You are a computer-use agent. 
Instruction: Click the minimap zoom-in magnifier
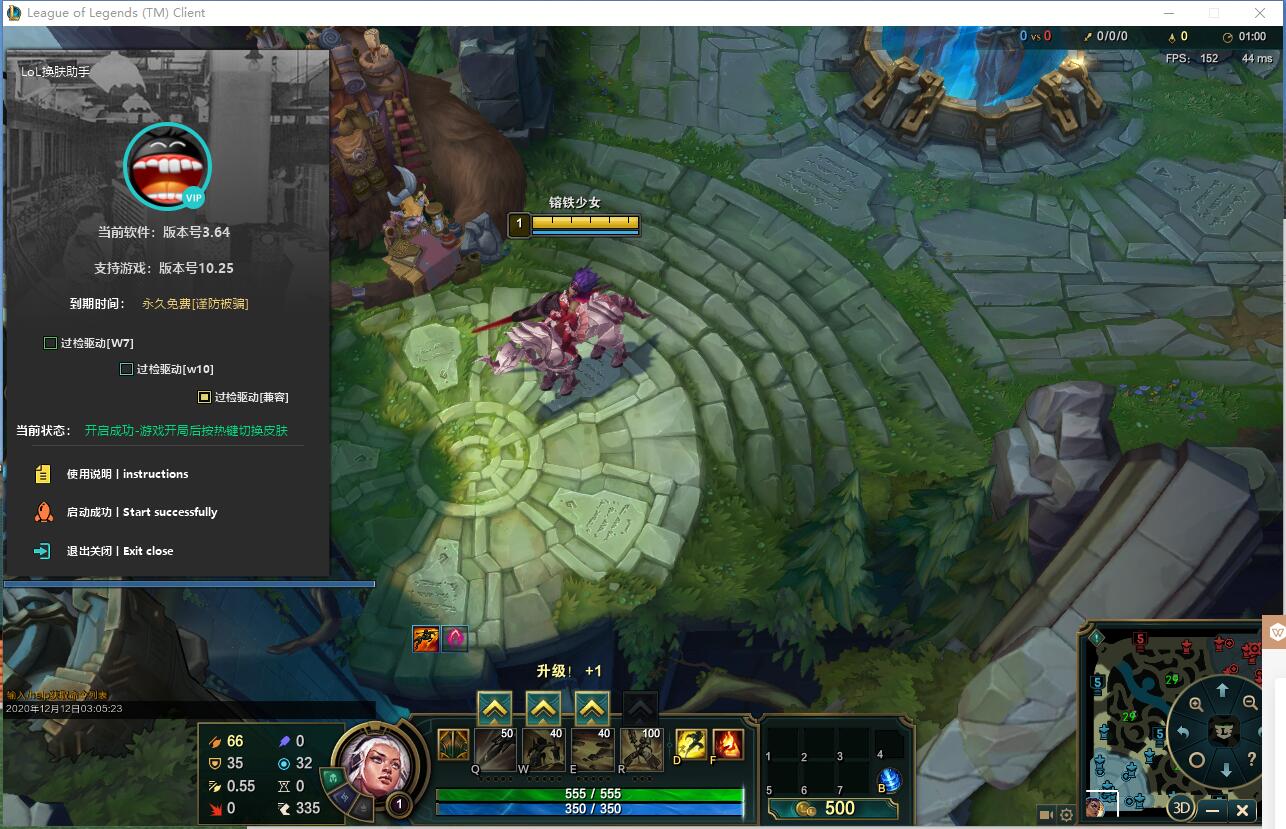point(1196,705)
